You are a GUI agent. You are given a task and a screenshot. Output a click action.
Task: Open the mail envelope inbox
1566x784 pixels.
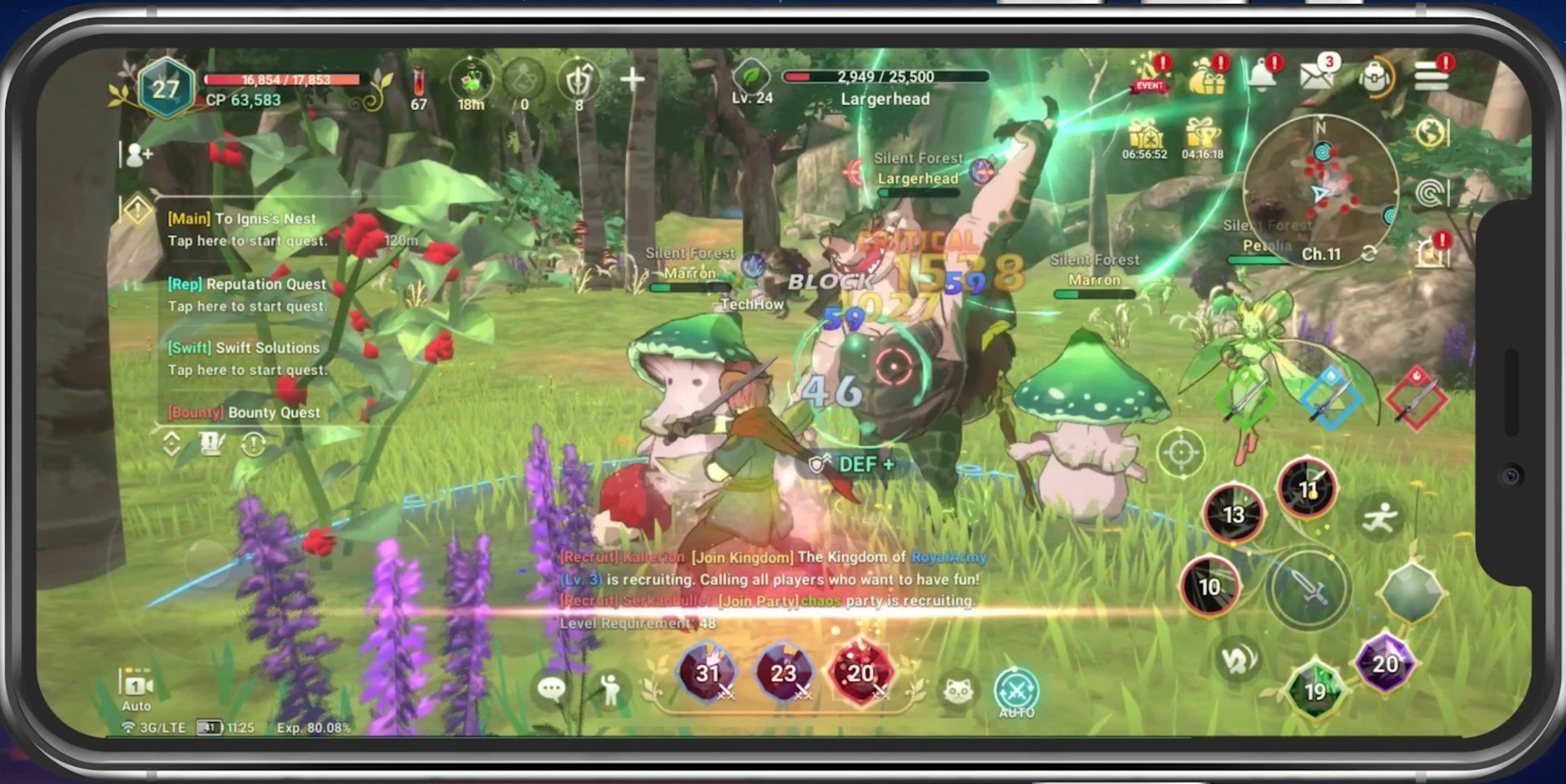[1316, 77]
